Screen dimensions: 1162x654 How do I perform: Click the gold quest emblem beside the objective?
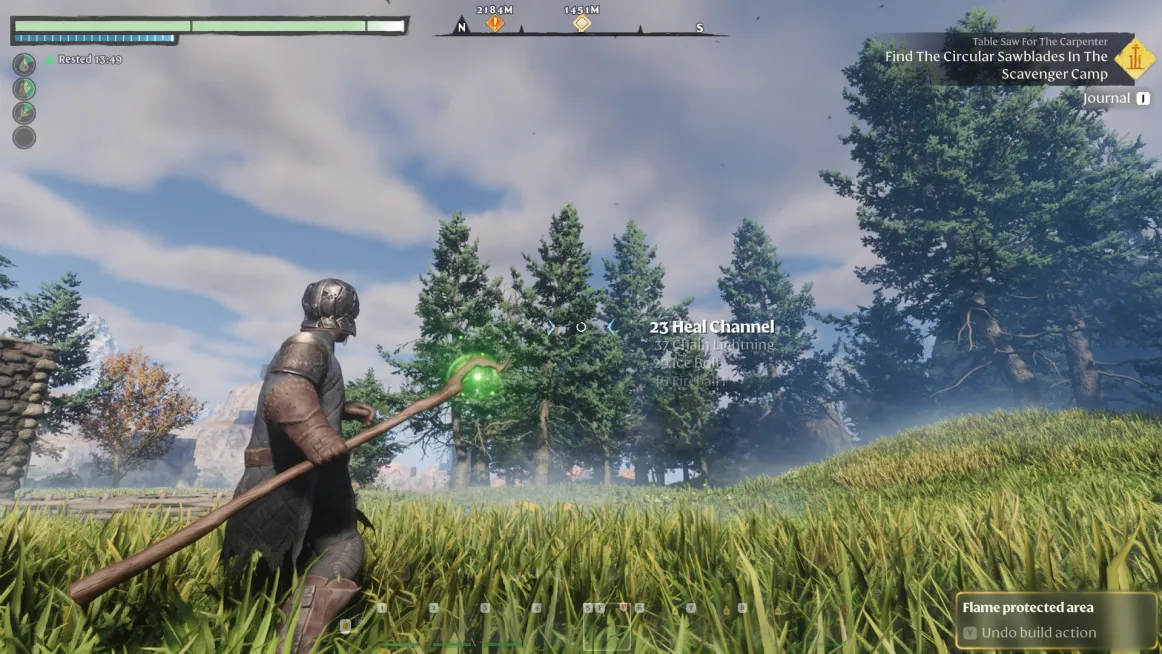point(1134,58)
